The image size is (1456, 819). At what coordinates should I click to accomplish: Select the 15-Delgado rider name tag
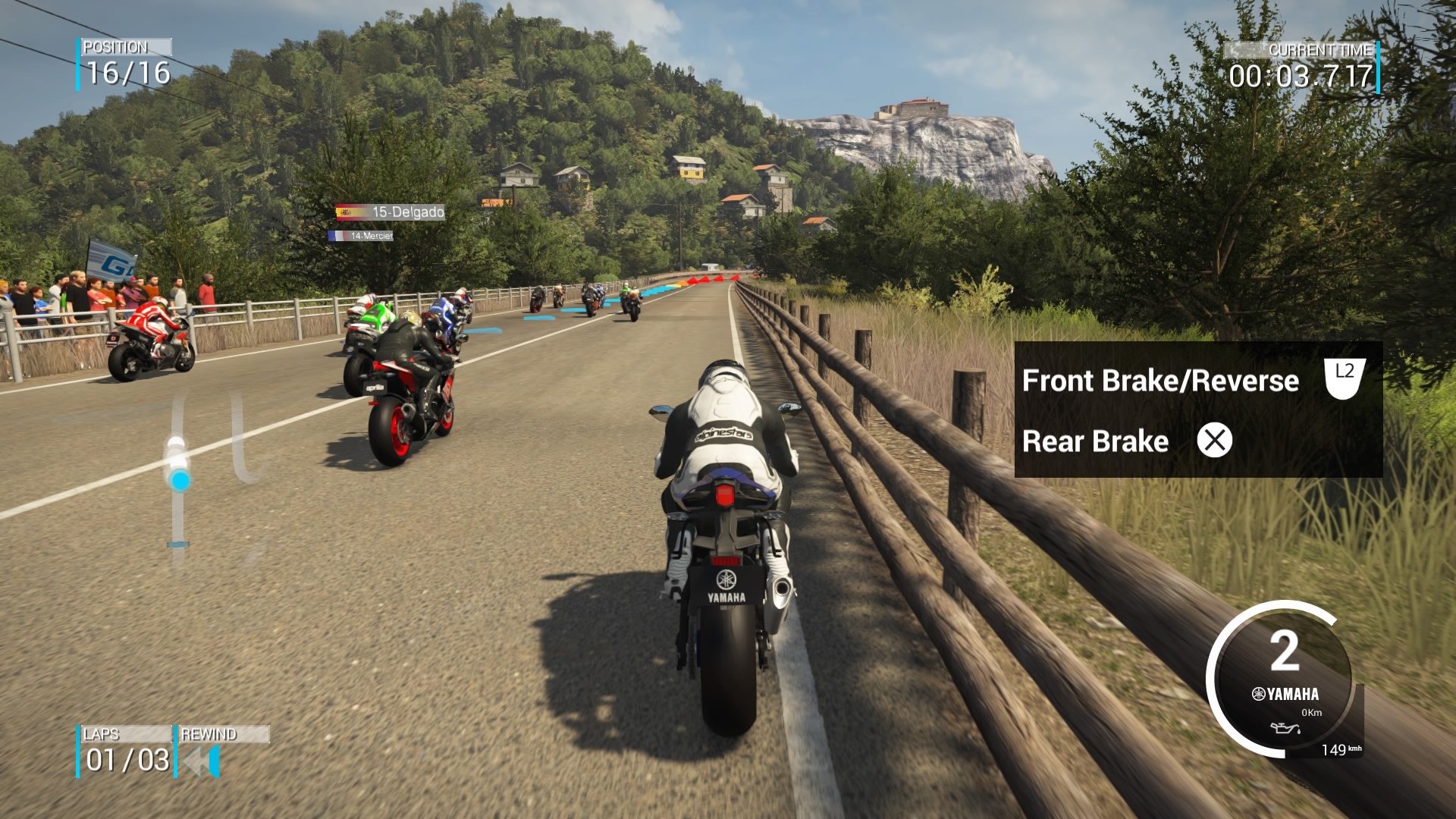[x=391, y=212]
